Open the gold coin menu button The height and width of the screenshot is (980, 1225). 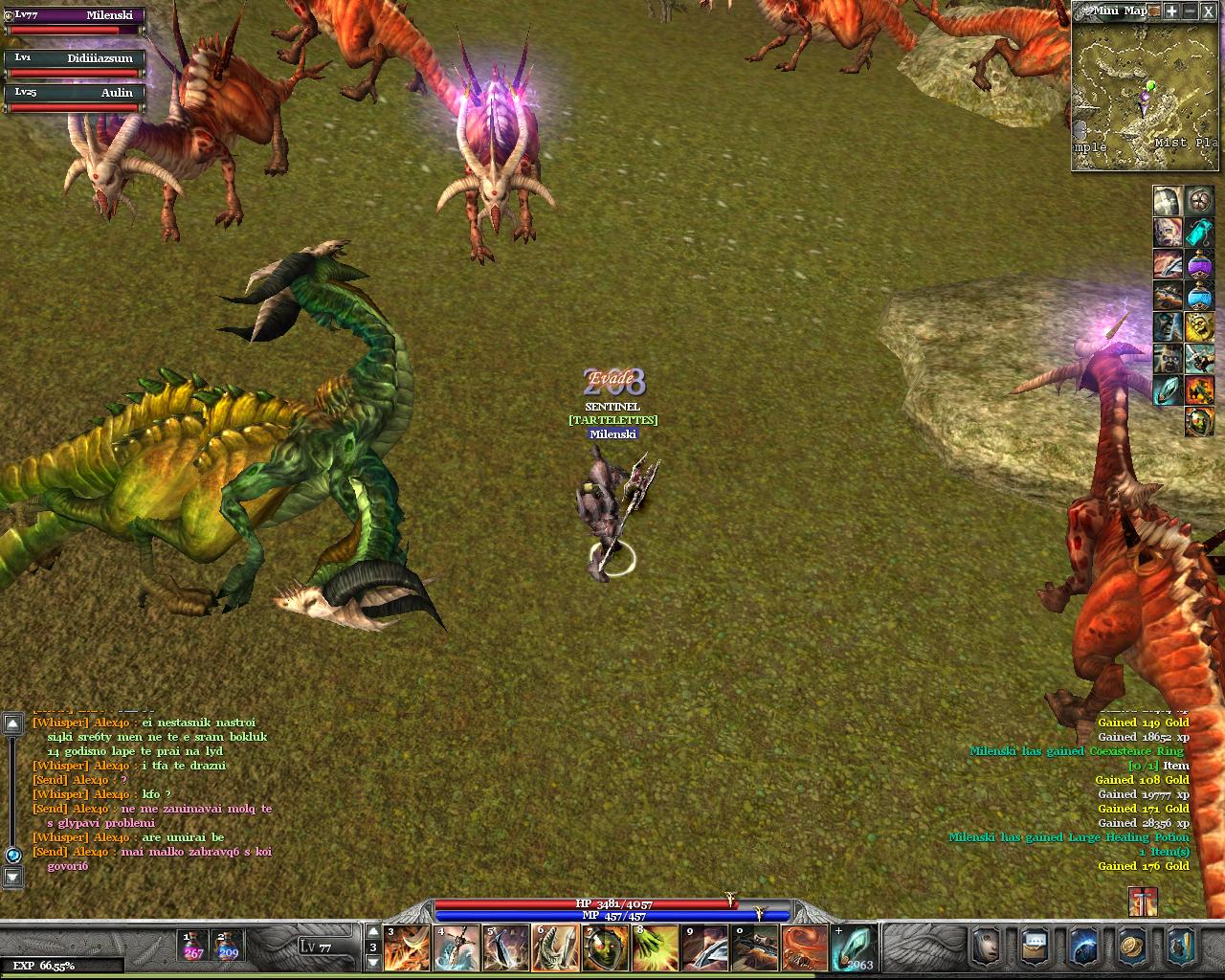tap(1132, 946)
